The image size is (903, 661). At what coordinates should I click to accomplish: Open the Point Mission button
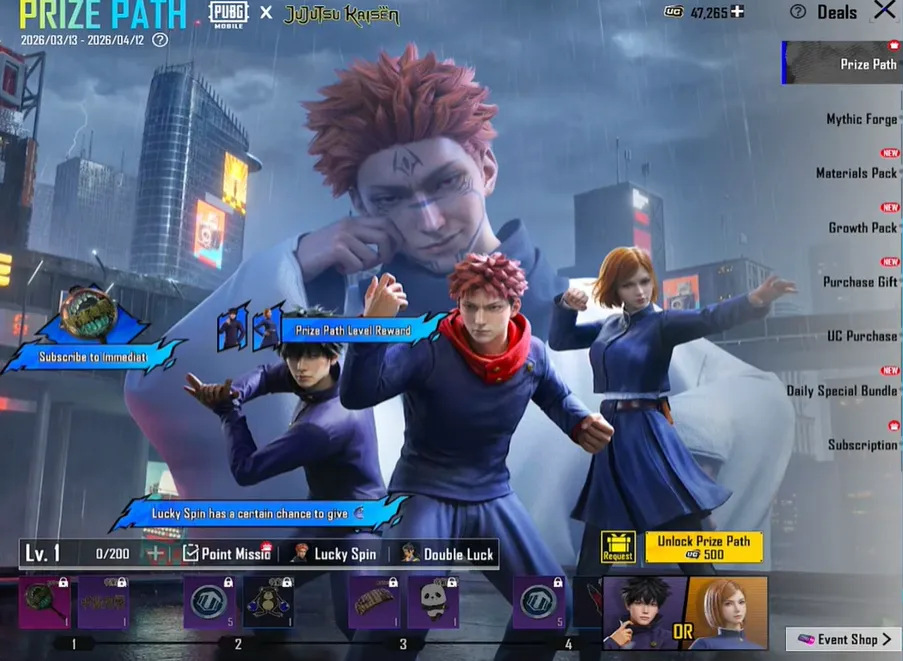(226, 554)
